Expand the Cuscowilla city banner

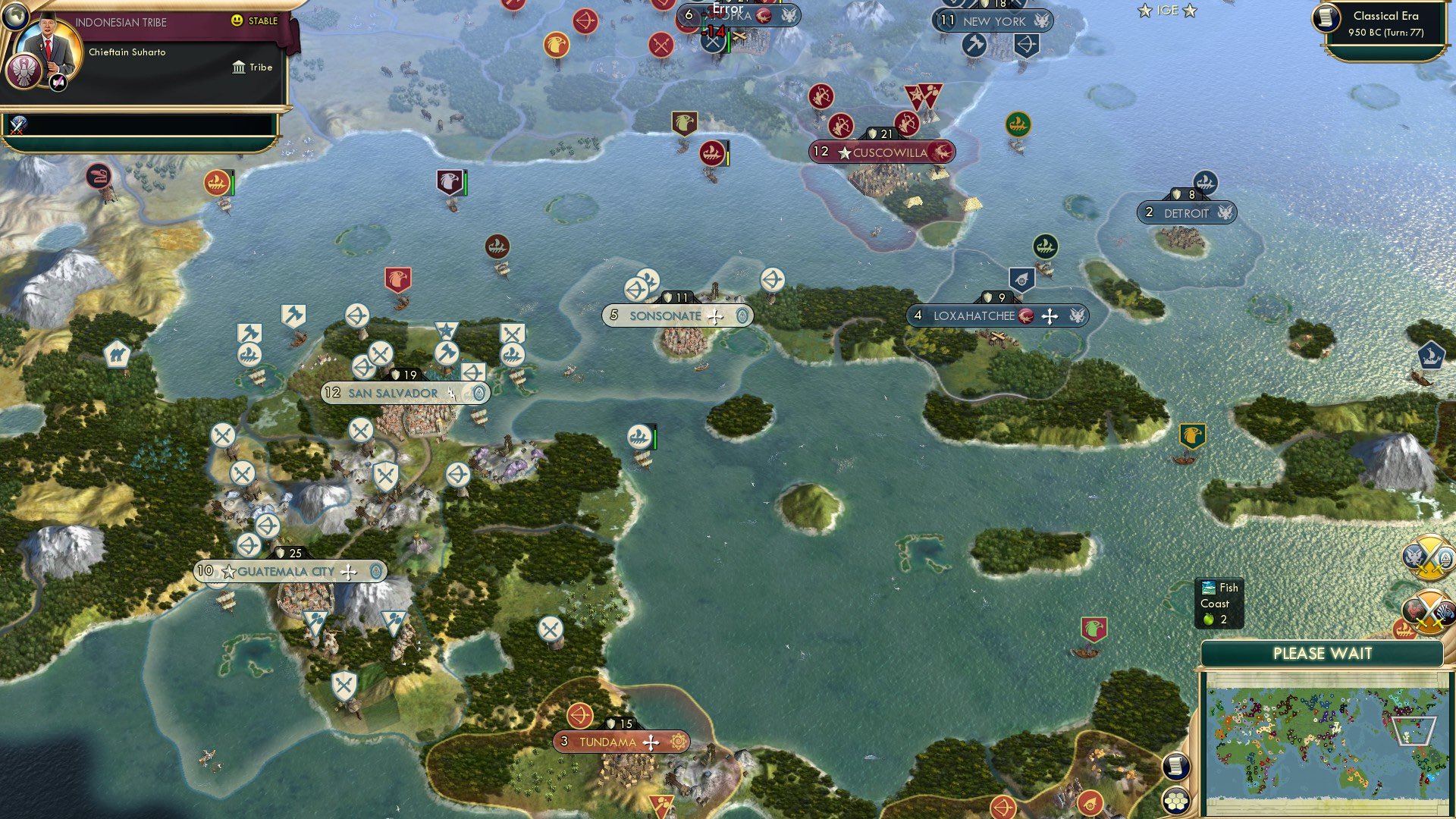click(x=883, y=152)
